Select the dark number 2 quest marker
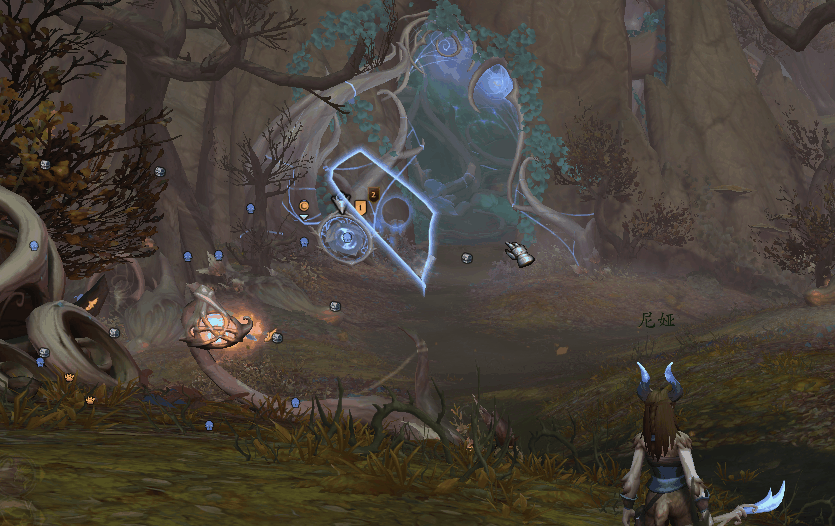Screen dimensions: 835x526 (374, 195)
